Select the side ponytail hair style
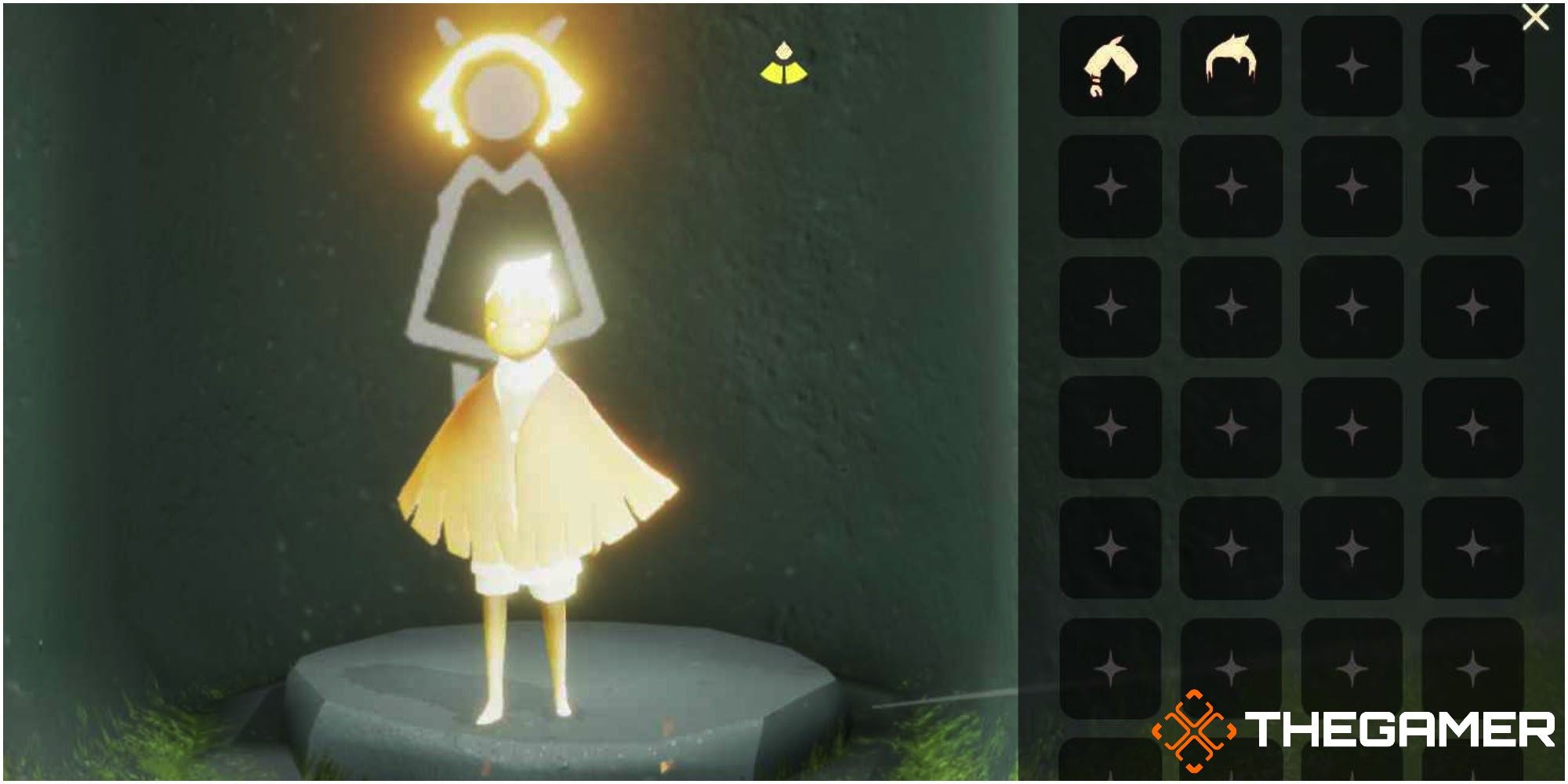This screenshot has height=784, width=1568. point(1111,67)
